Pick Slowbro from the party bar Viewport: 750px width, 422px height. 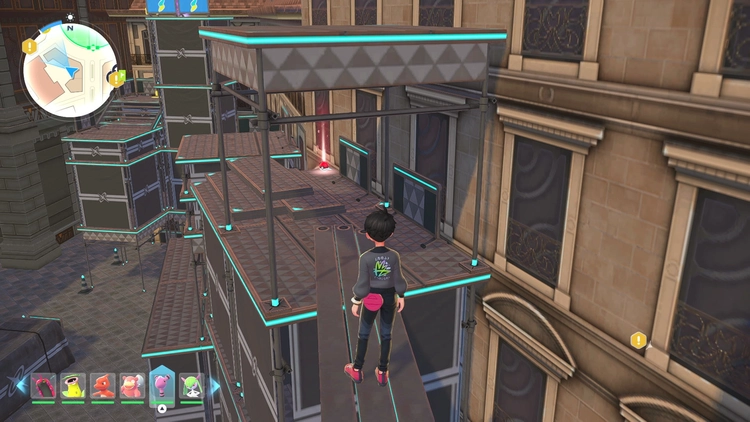tap(132, 385)
